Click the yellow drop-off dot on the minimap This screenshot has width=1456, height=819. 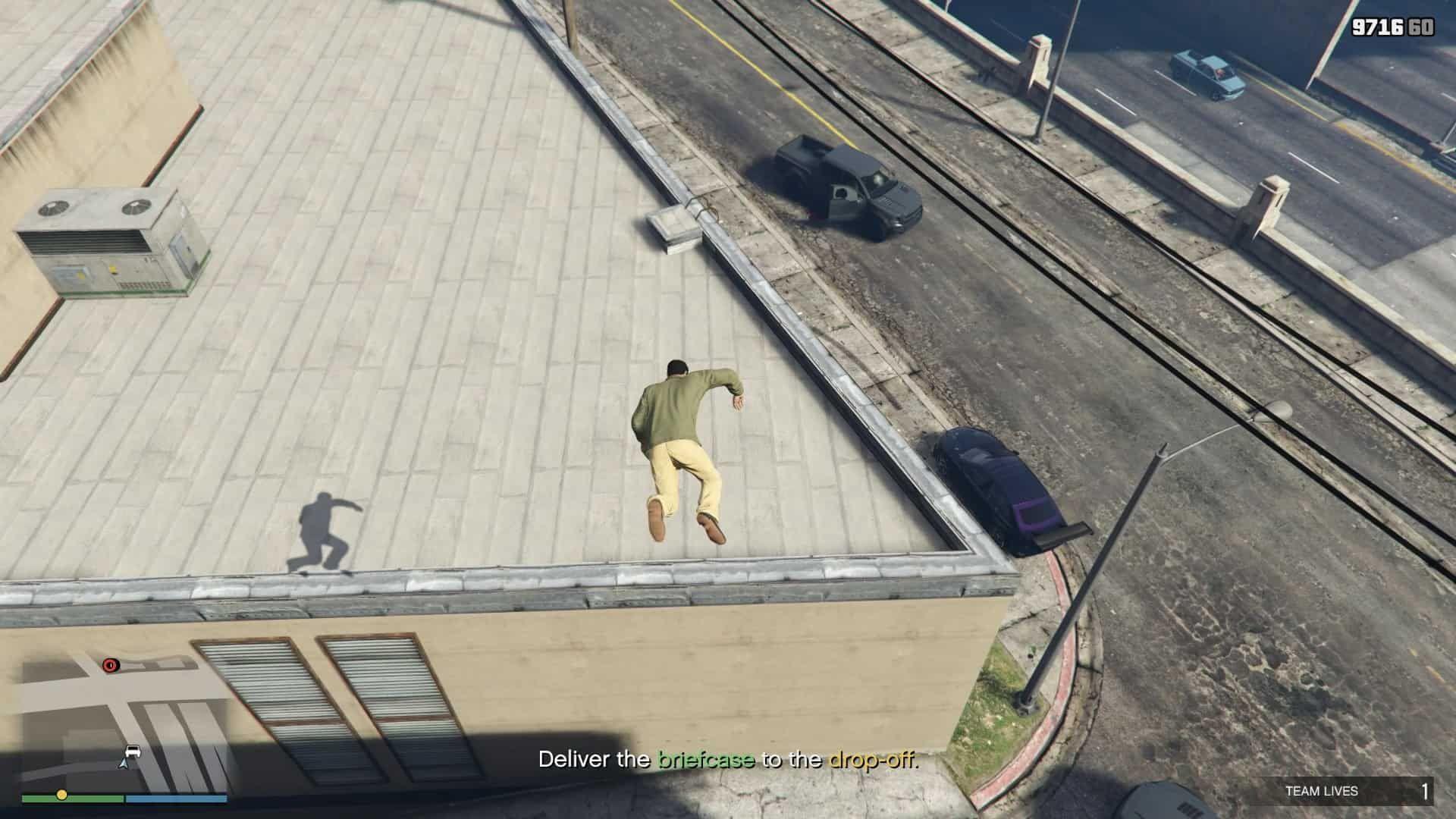(x=62, y=795)
